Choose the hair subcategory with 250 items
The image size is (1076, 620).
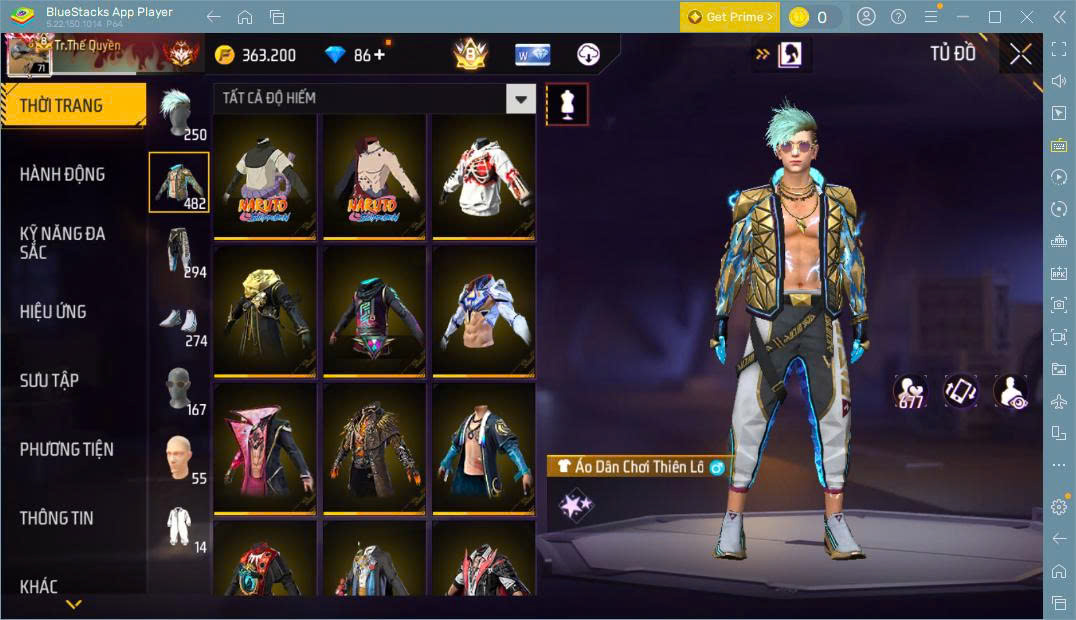point(179,113)
